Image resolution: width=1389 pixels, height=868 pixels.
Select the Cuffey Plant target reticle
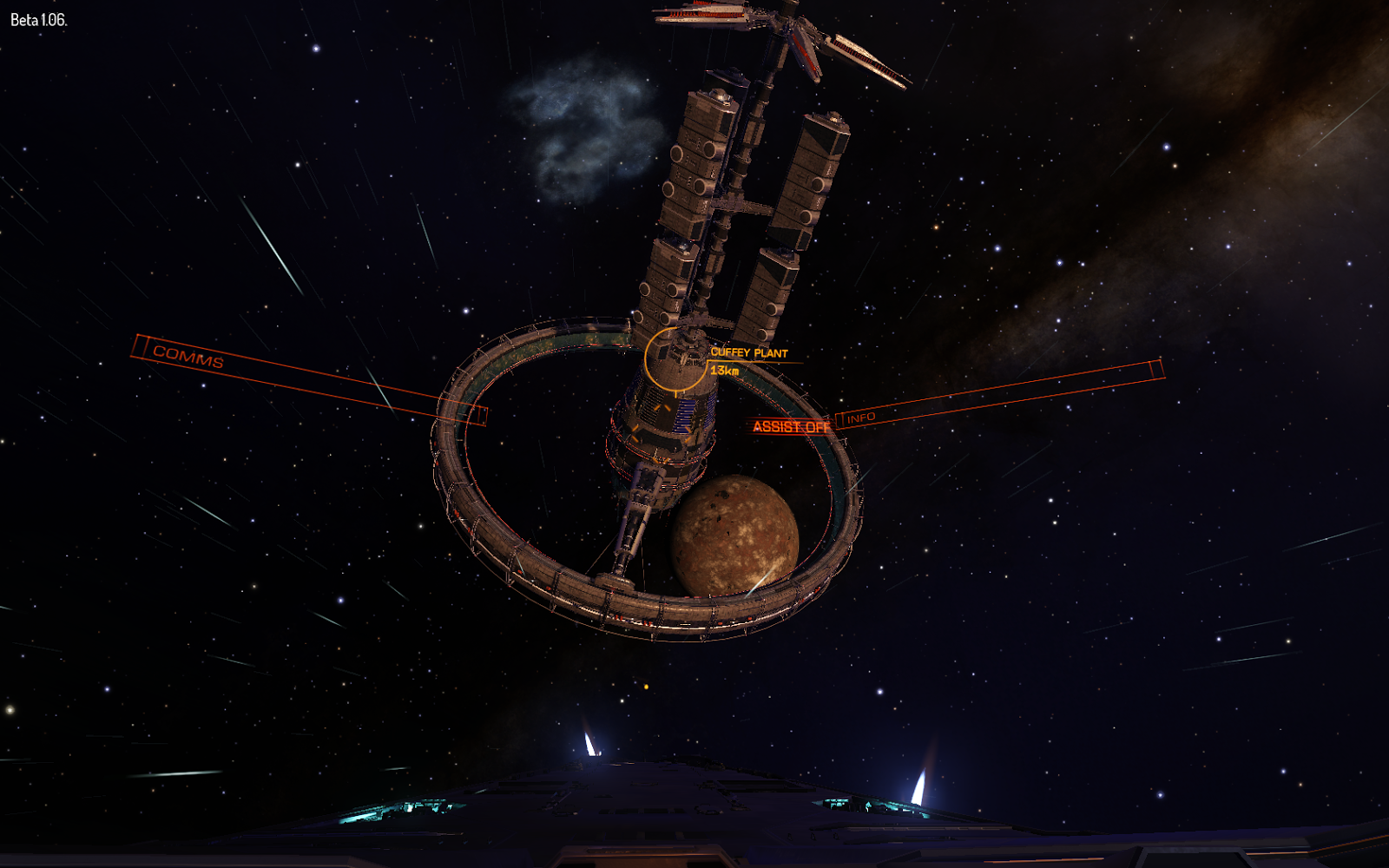pos(675,357)
